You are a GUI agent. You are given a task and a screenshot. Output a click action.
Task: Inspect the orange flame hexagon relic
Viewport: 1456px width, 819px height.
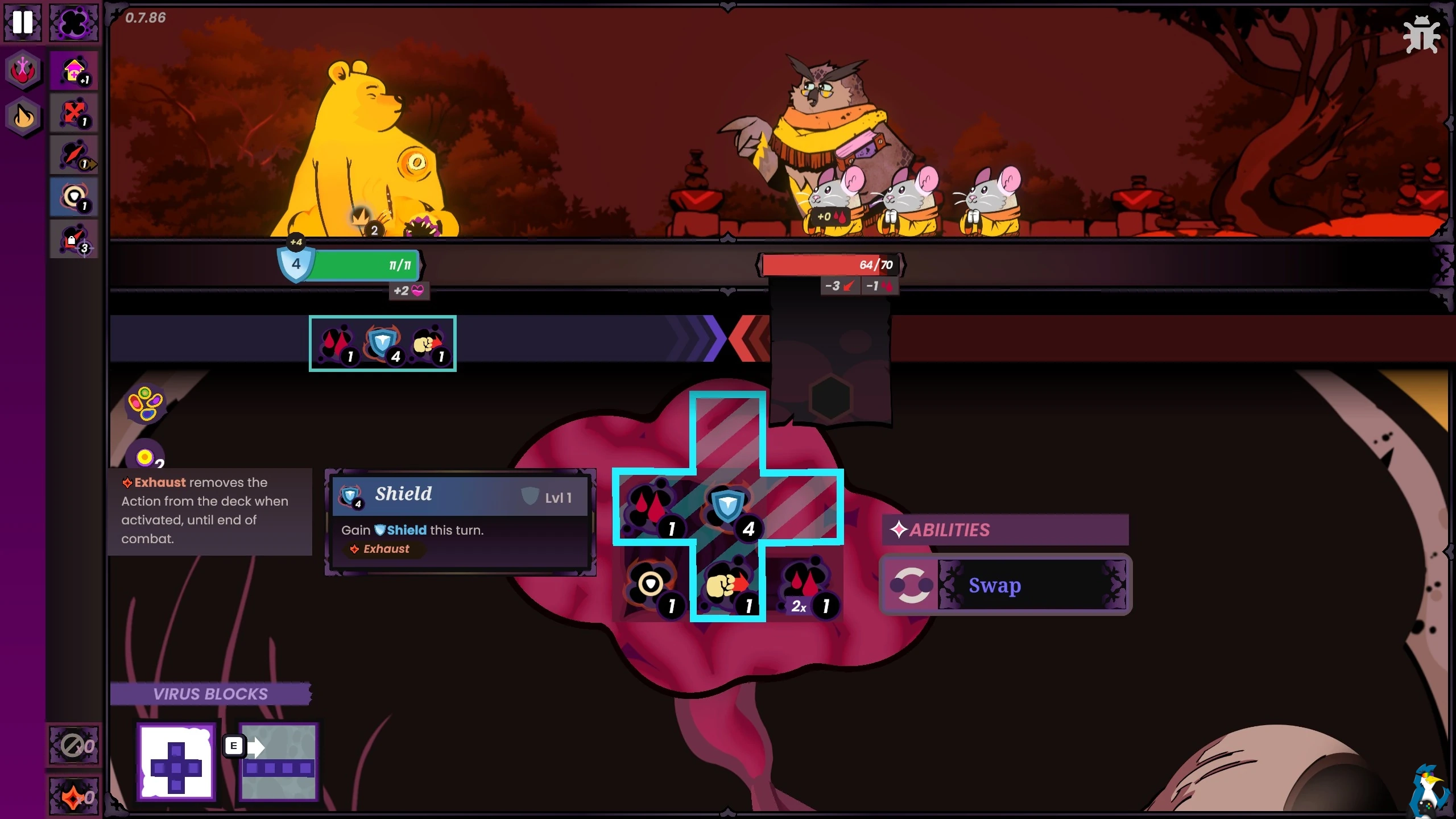23,117
